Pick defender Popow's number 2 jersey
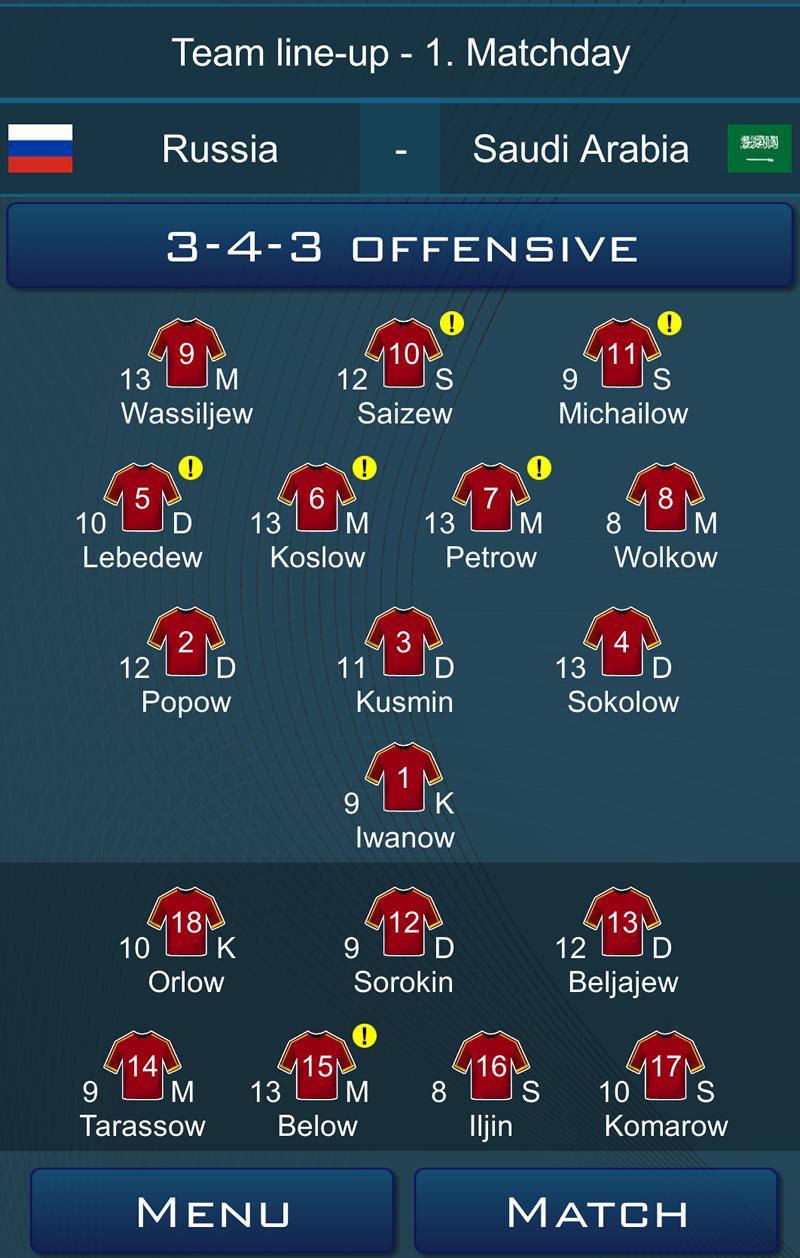Screen dimensions: 800x1258 pyautogui.click(x=186, y=643)
